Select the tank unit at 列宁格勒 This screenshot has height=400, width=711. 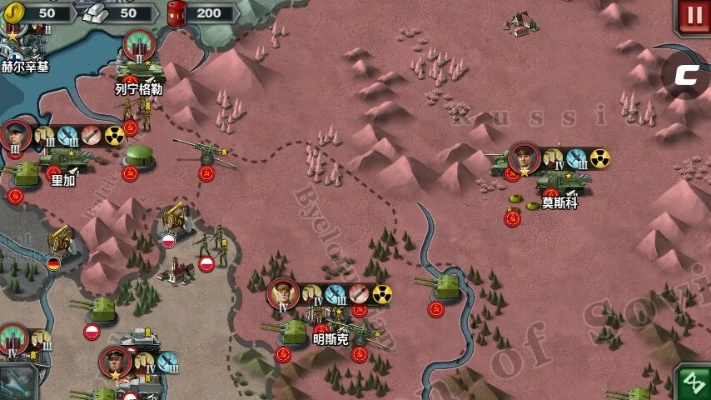click(140, 68)
